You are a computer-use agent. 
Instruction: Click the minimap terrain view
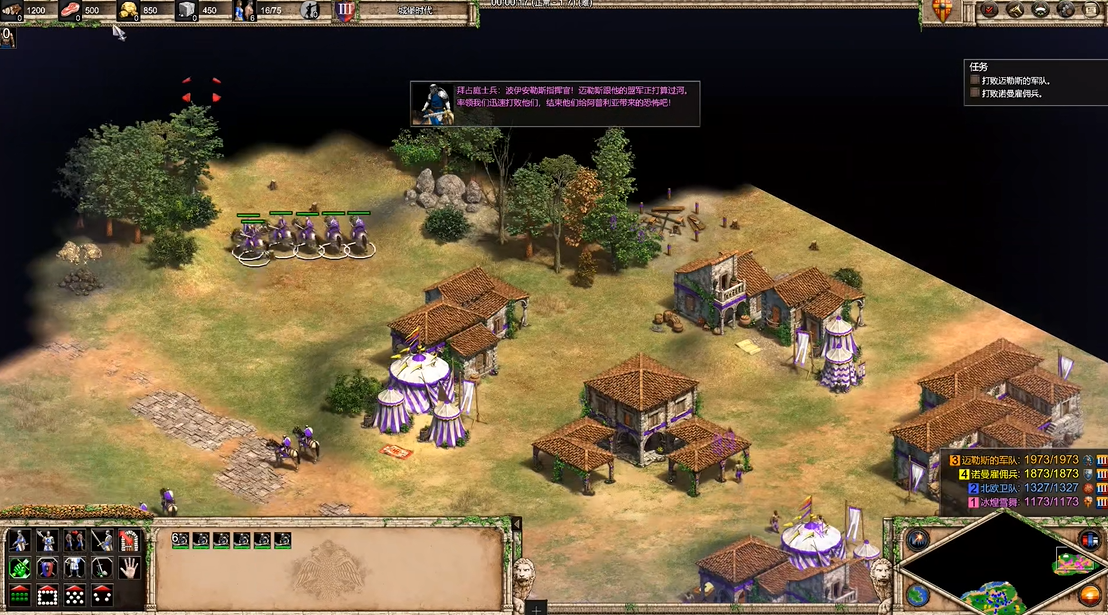[1000, 566]
